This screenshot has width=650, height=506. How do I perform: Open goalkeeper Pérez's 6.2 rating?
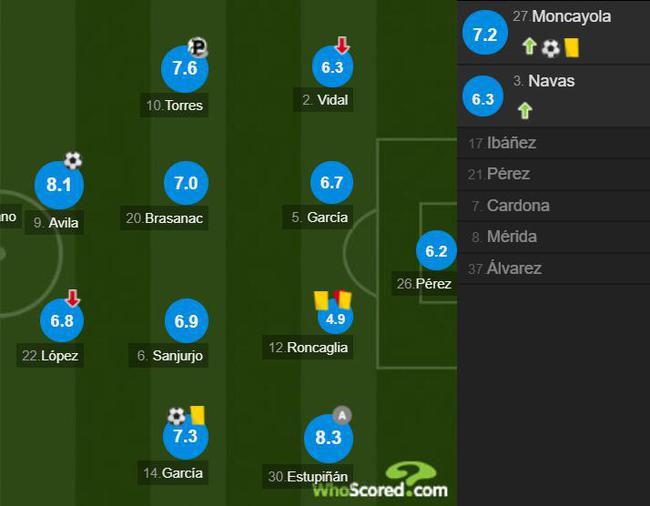point(436,252)
